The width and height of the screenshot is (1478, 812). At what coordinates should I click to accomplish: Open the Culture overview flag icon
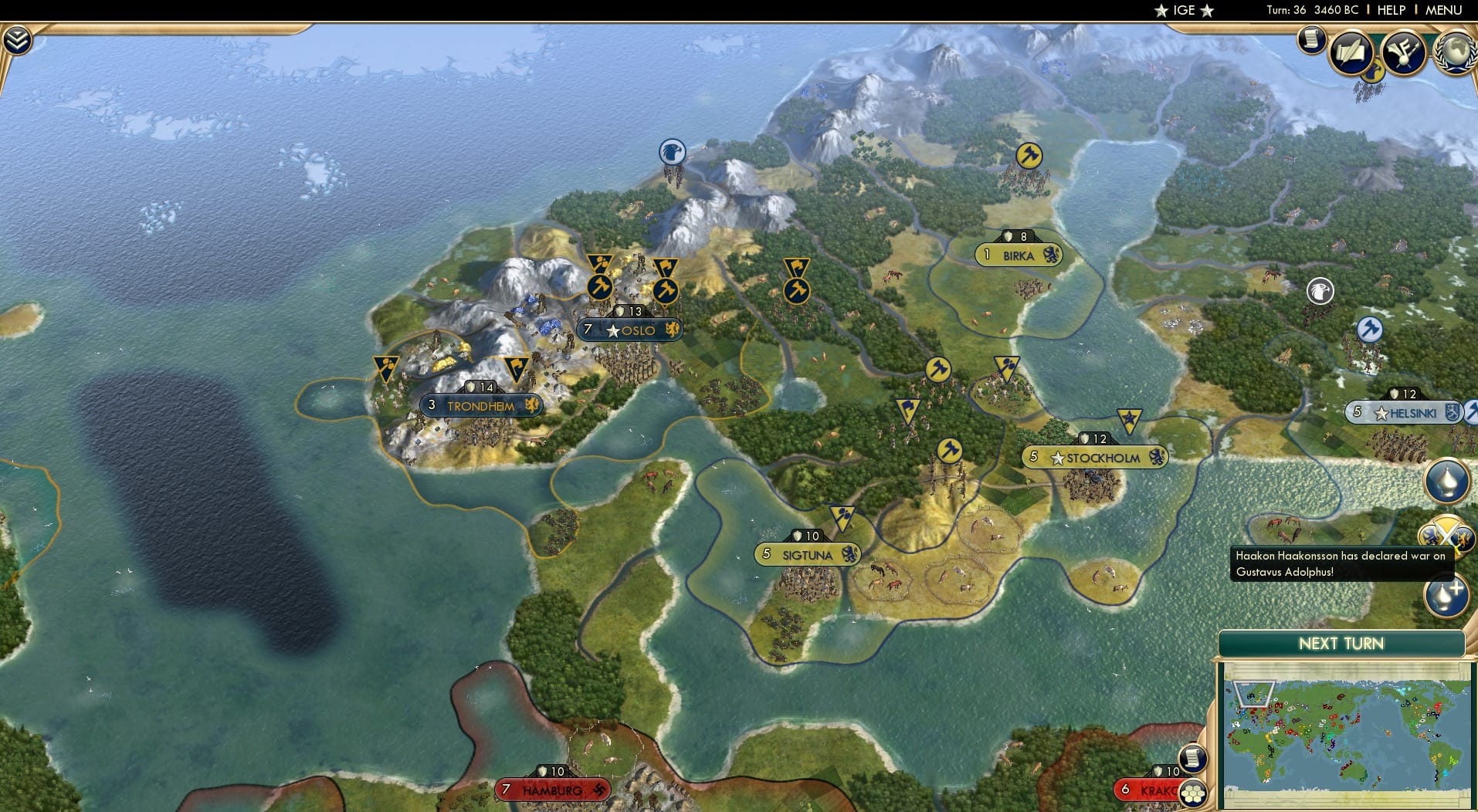tap(1404, 50)
